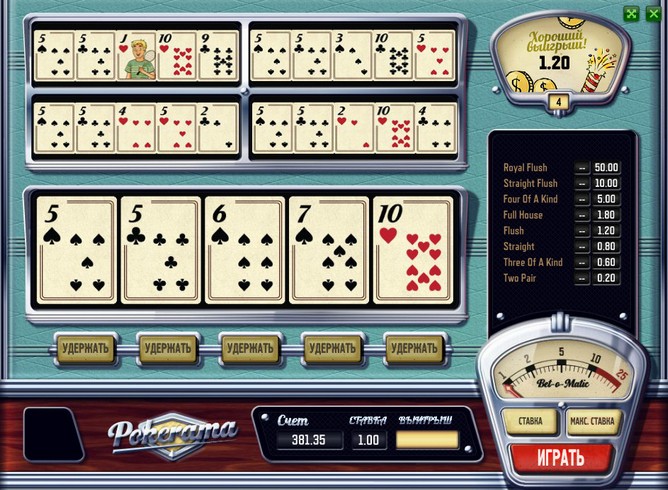Pick the 6 of spades card
Viewport: 668px width, 490px height.
[244, 250]
